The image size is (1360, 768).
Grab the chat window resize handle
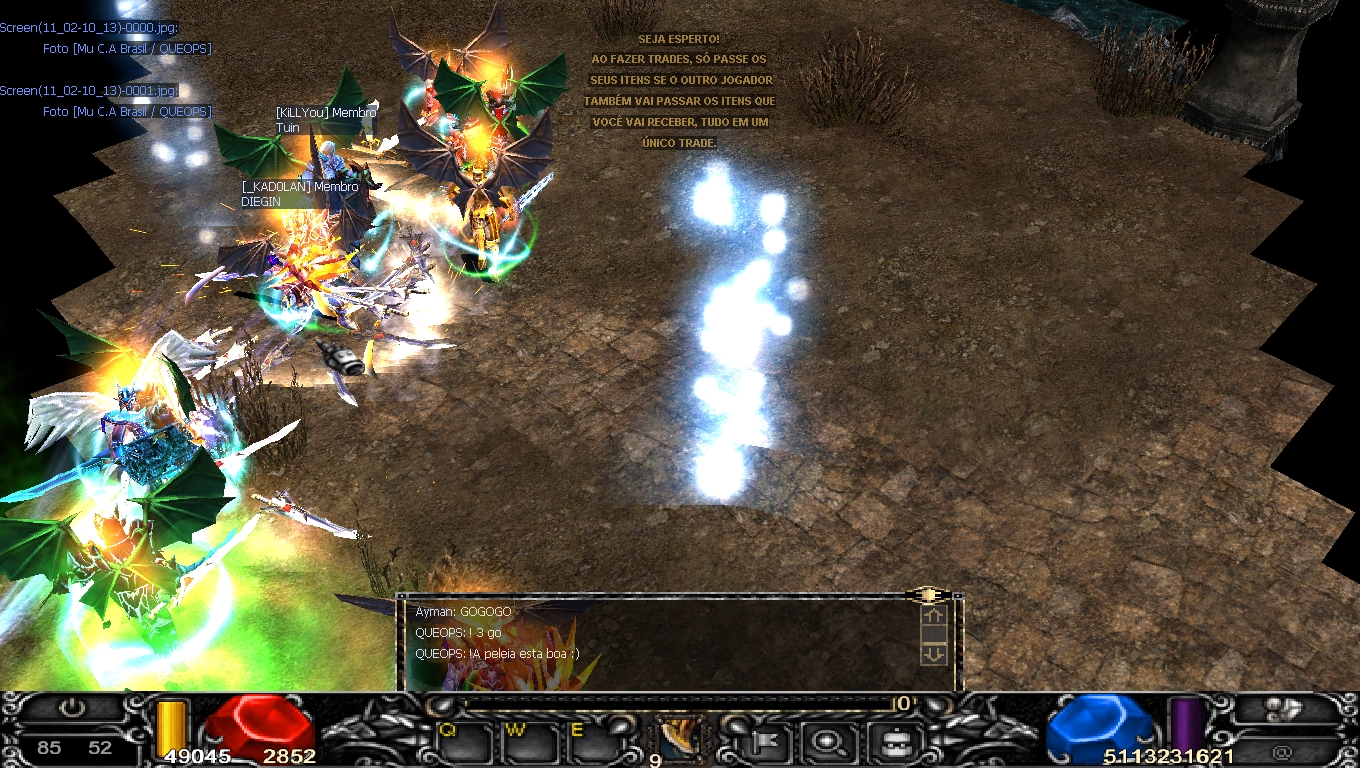tap(928, 595)
